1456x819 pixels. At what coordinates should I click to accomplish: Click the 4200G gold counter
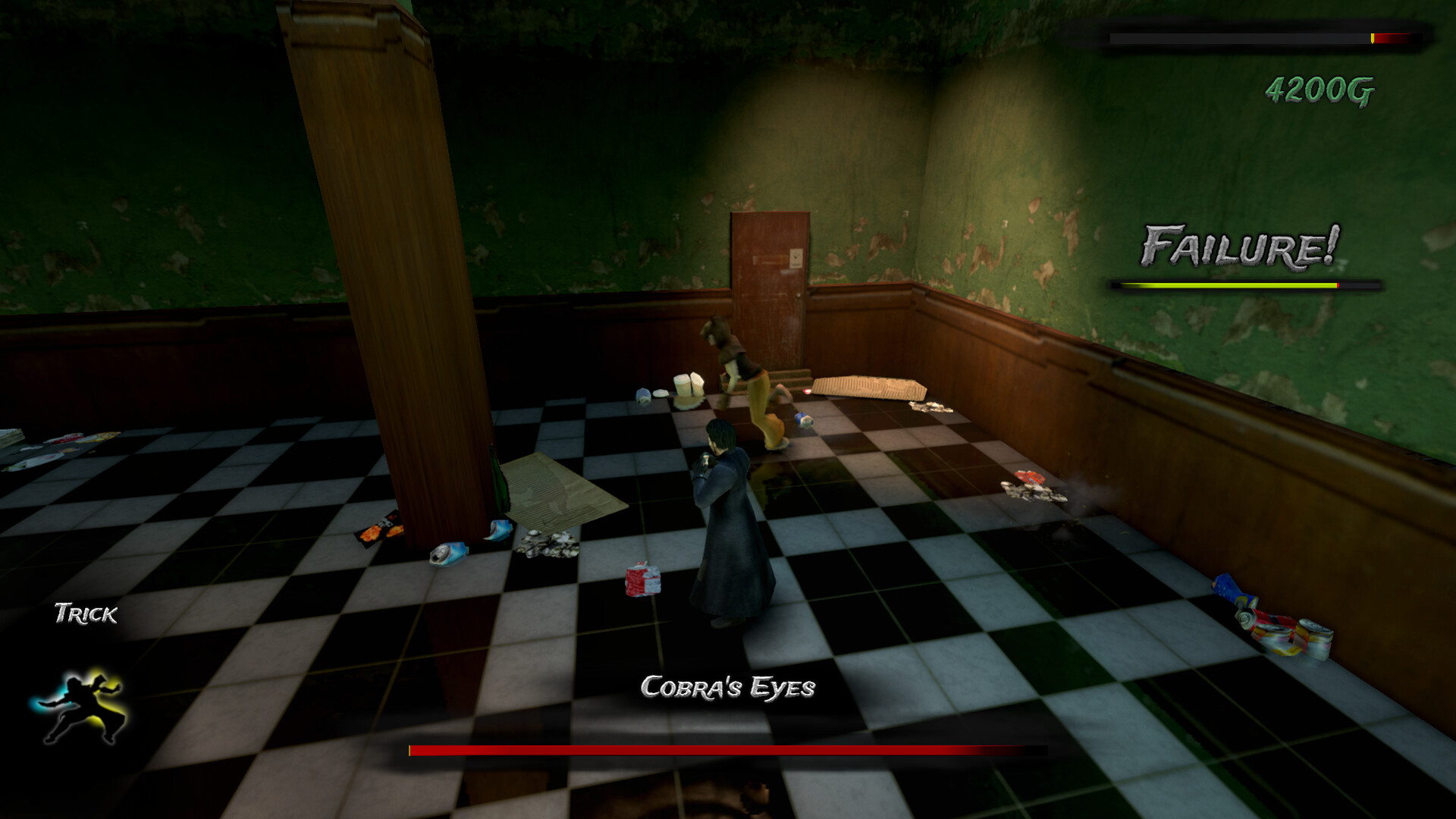click(x=1319, y=89)
